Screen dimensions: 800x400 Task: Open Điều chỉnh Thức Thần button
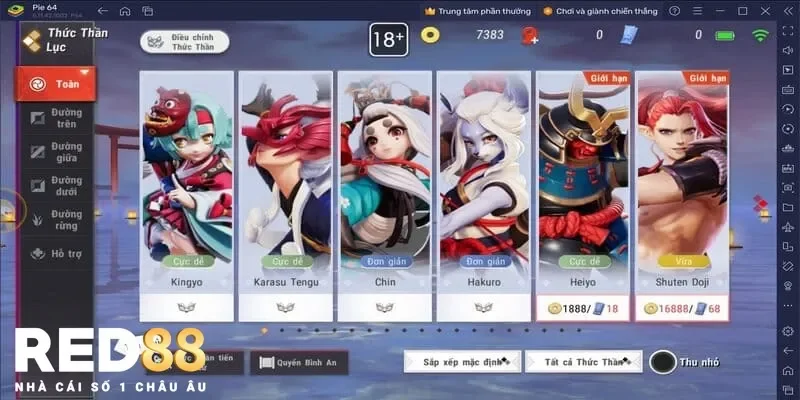[x=183, y=41]
